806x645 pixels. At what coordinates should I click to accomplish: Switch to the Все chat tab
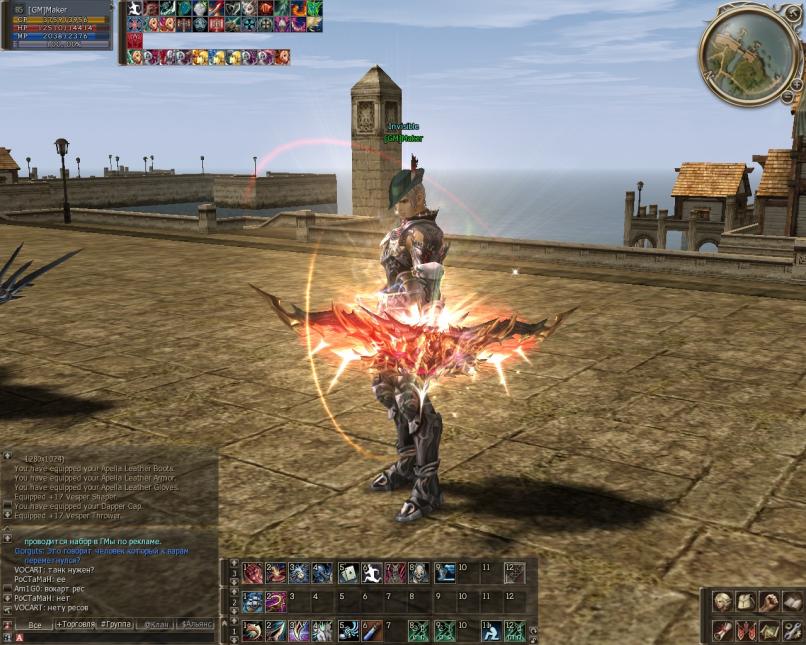point(35,625)
